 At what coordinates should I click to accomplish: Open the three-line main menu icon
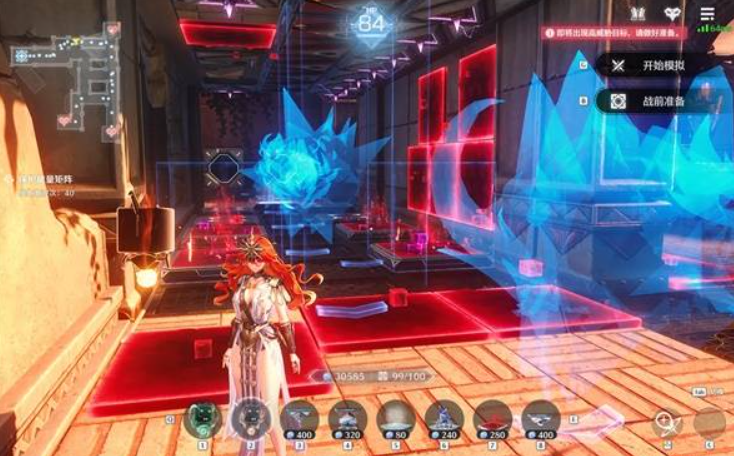tap(708, 13)
